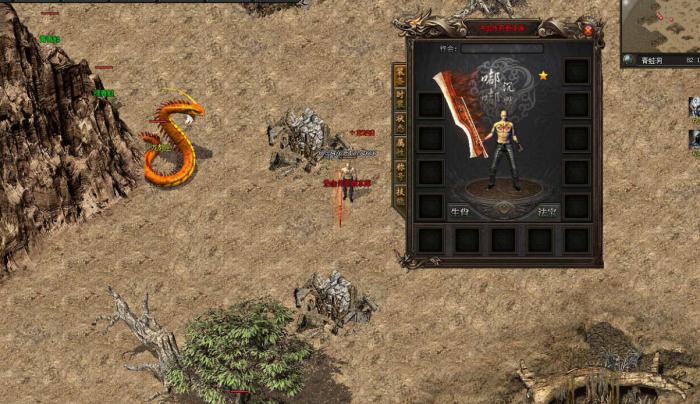The width and height of the screenshot is (700, 404).
Task: Select the lower portrait icon at right edge
Action: pos(693,138)
